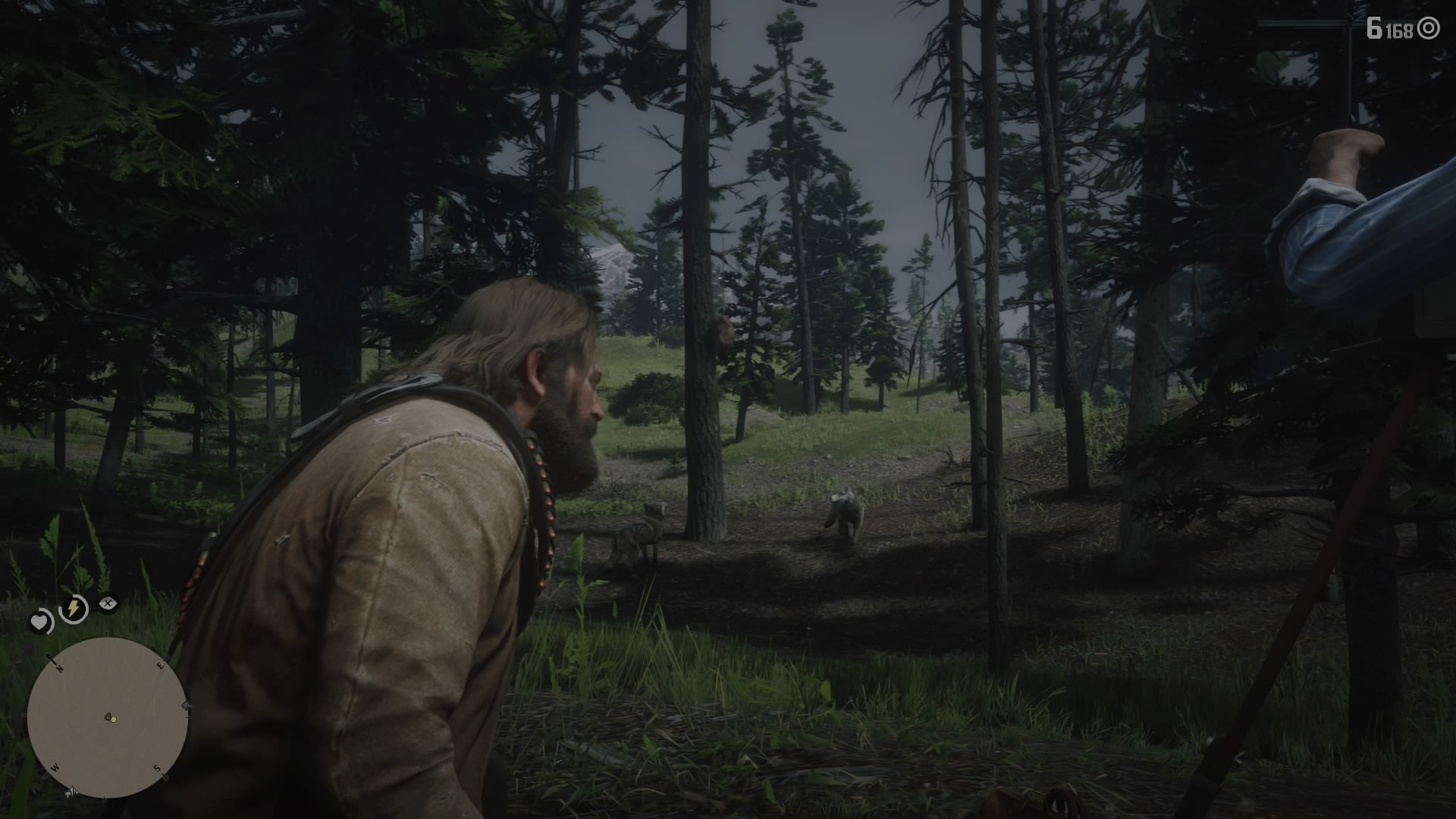The height and width of the screenshot is (819, 1456).
Task: Click the weapon count number 6
Action: pyautogui.click(x=1374, y=28)
